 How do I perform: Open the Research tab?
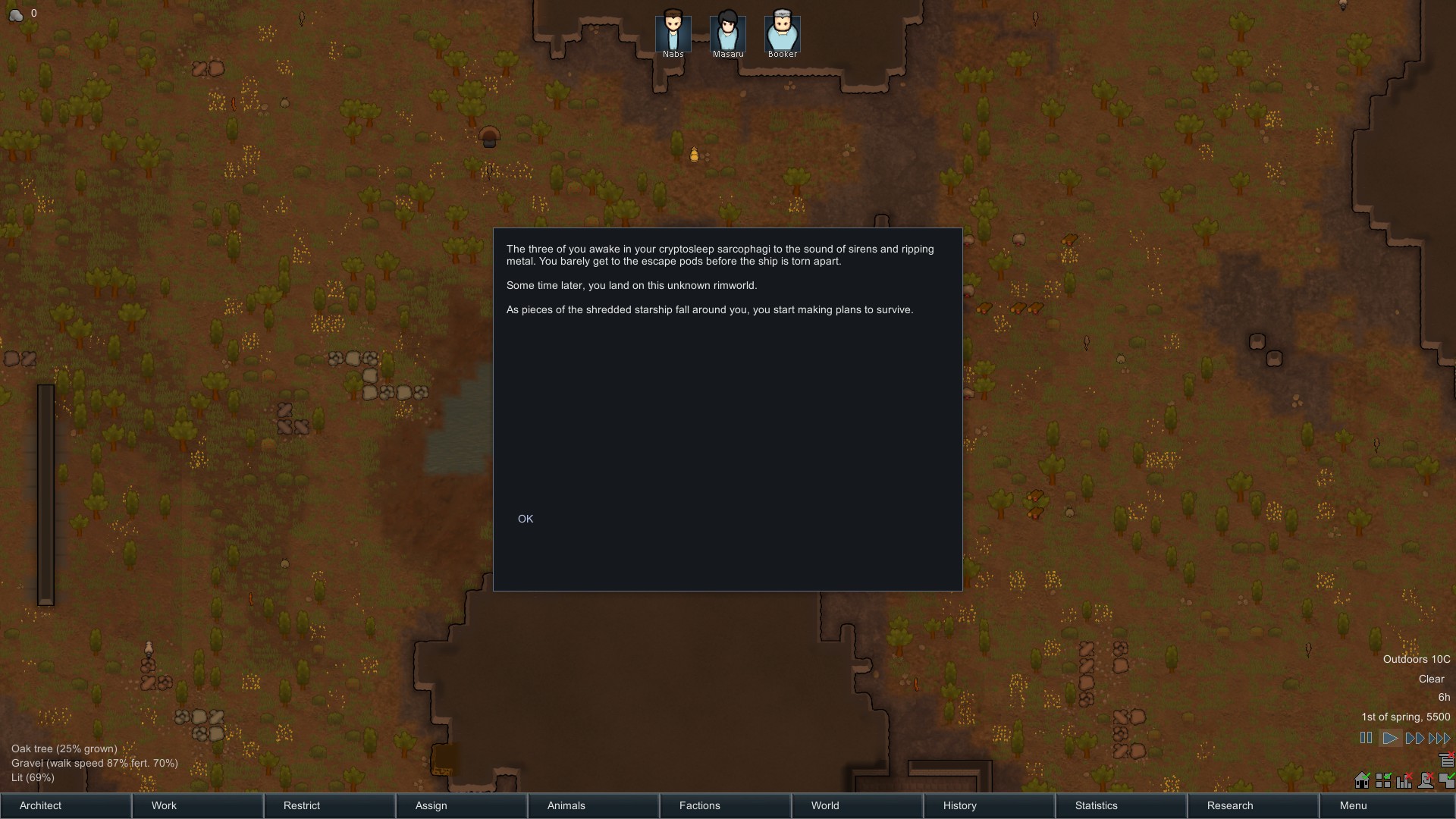coord(1254,805)
